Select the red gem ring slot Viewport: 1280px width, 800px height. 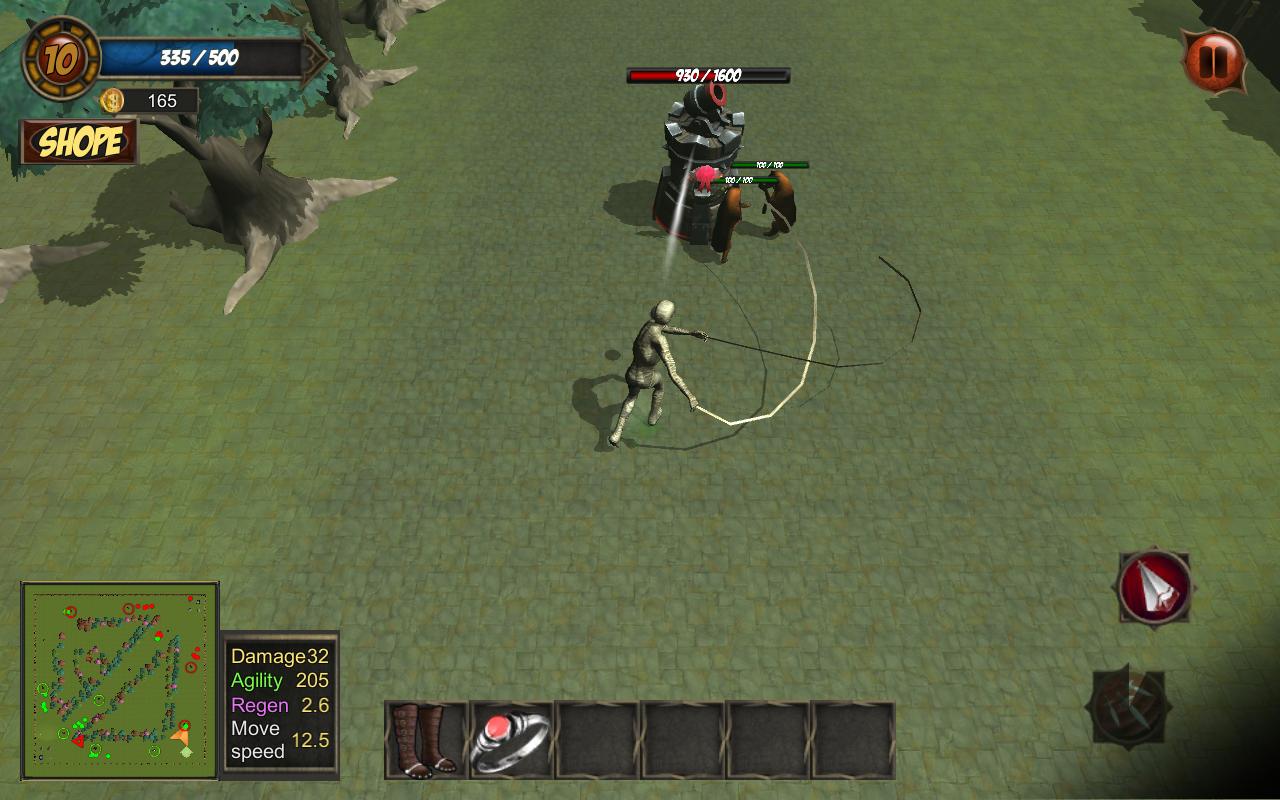point(511,740)
